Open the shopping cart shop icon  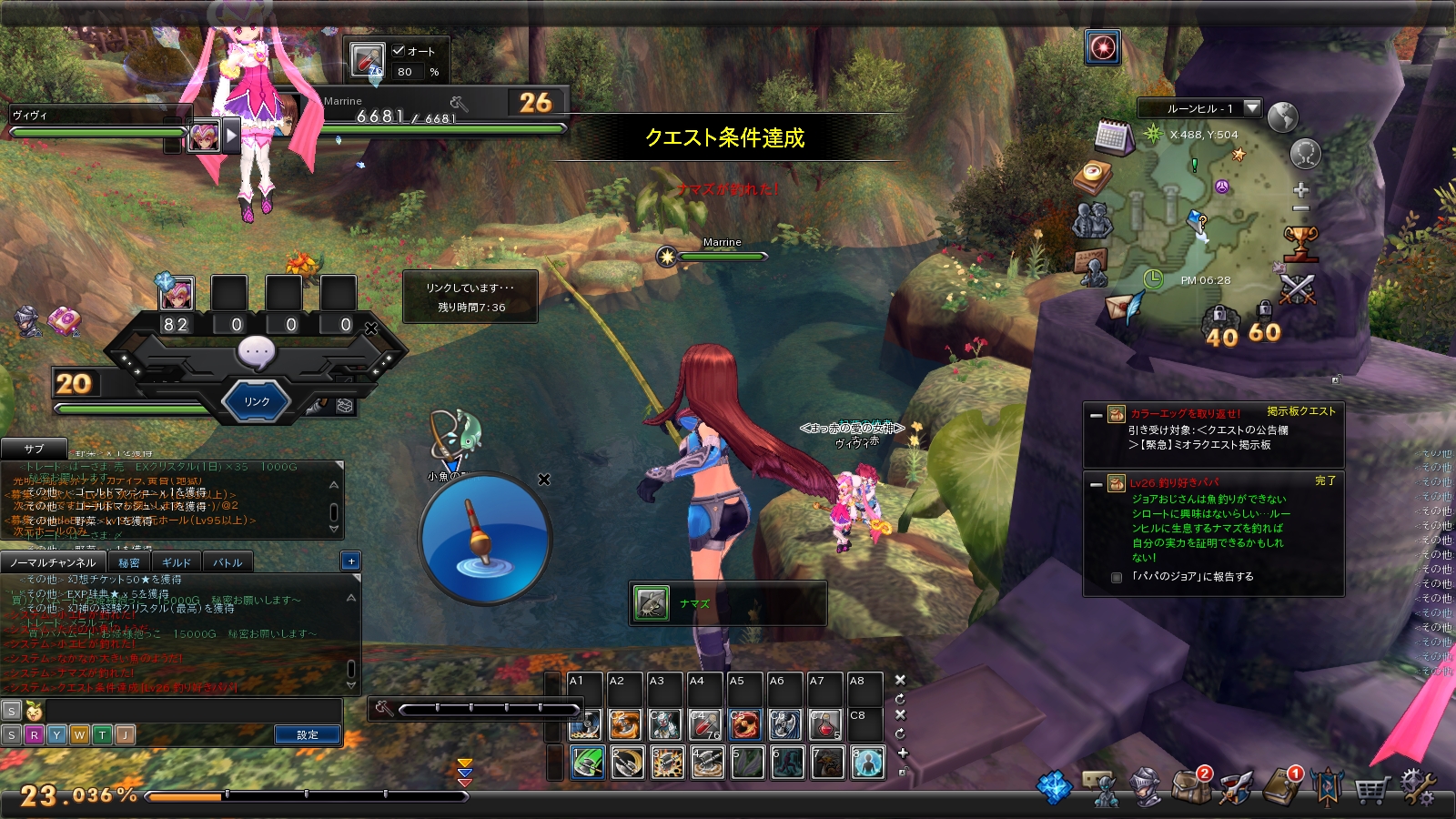[x=1371, y=788]
